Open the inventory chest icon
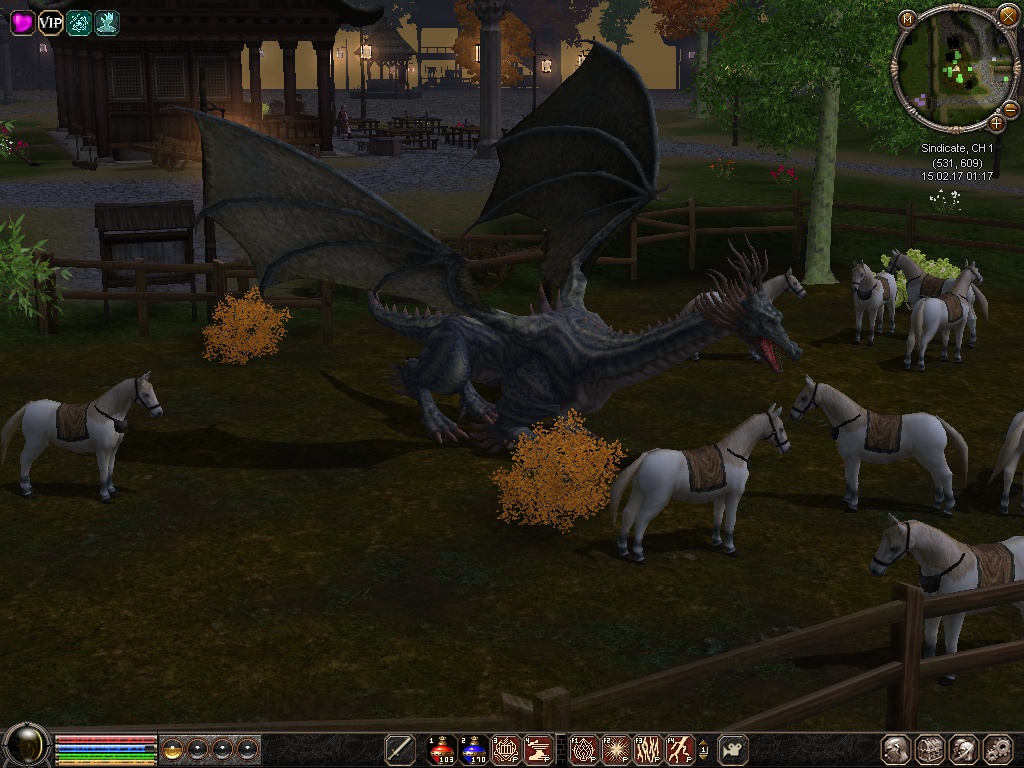Screen dimensions: 1024x768 (930, 749)
